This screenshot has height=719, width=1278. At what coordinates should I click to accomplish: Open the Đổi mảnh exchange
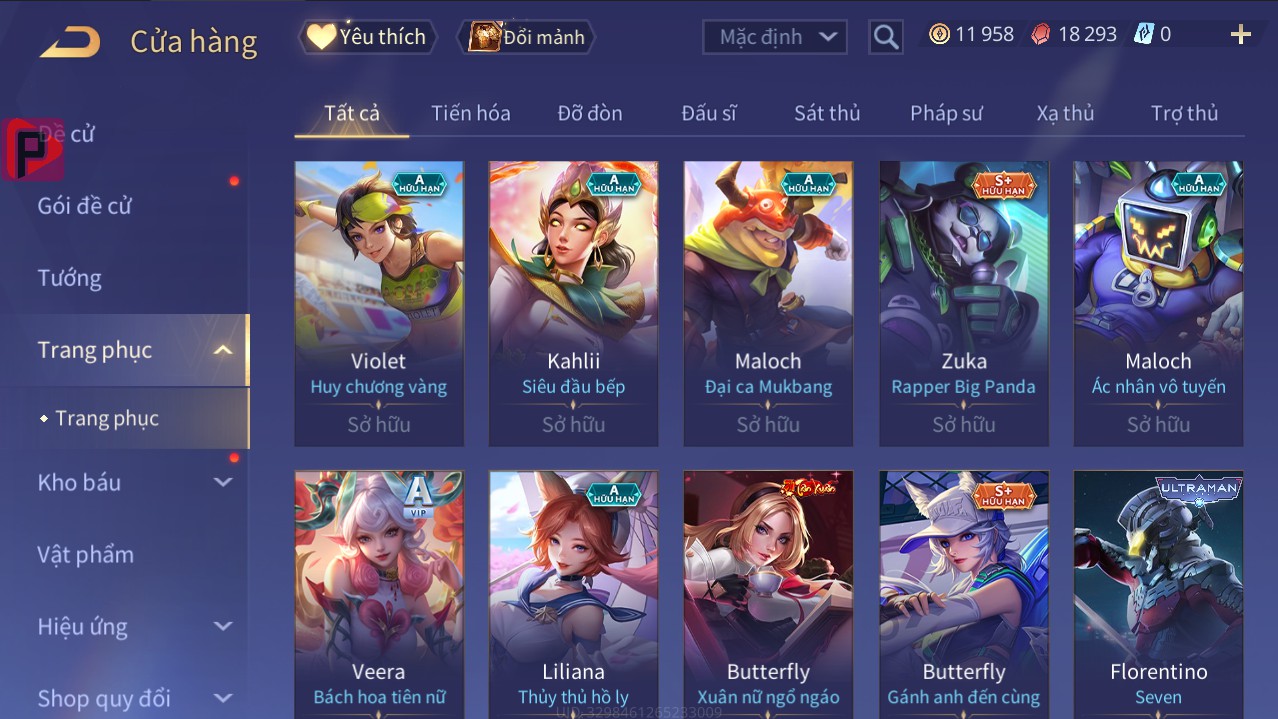click(527, 37)
